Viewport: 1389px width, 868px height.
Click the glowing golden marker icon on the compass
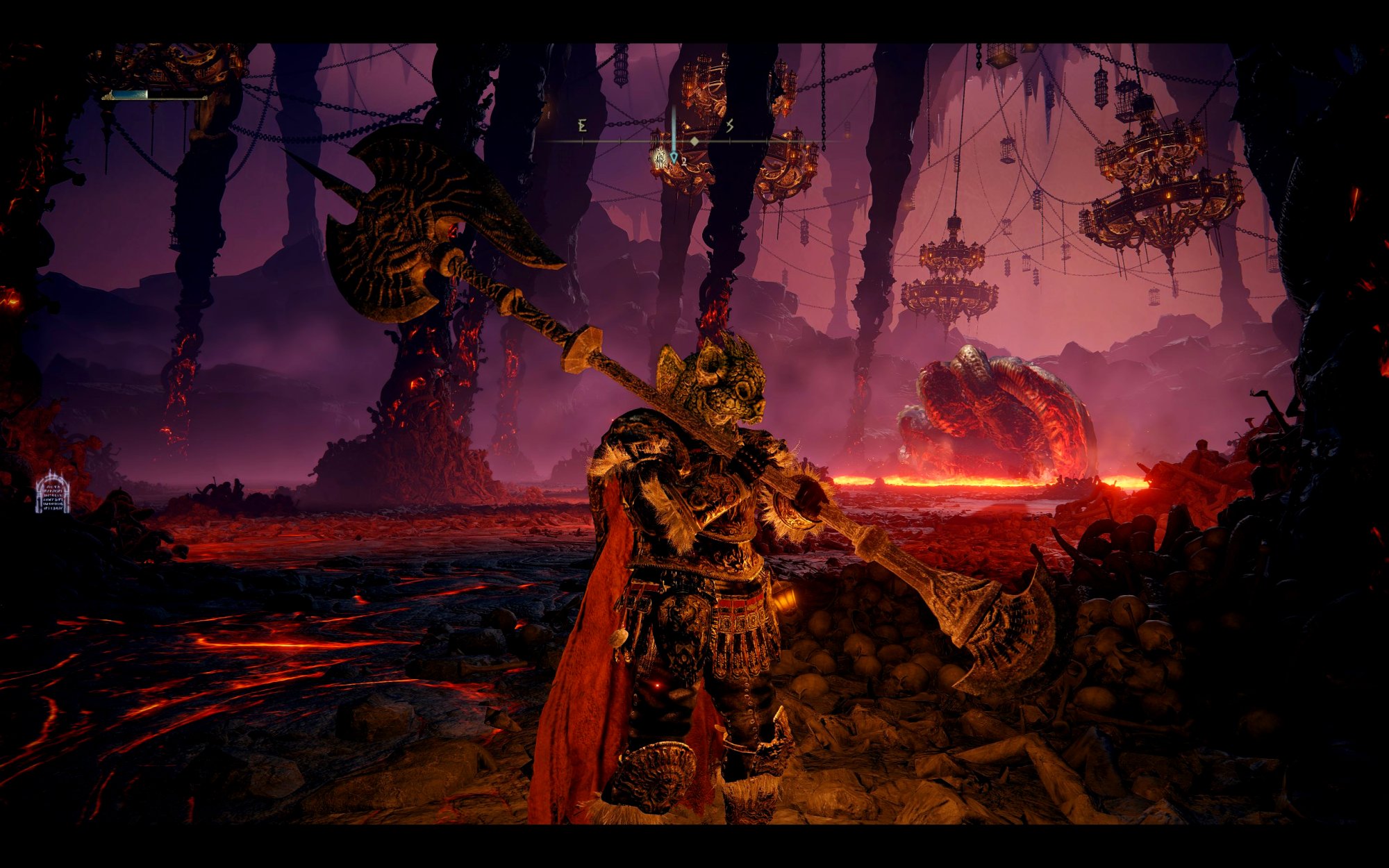[659, 160]
